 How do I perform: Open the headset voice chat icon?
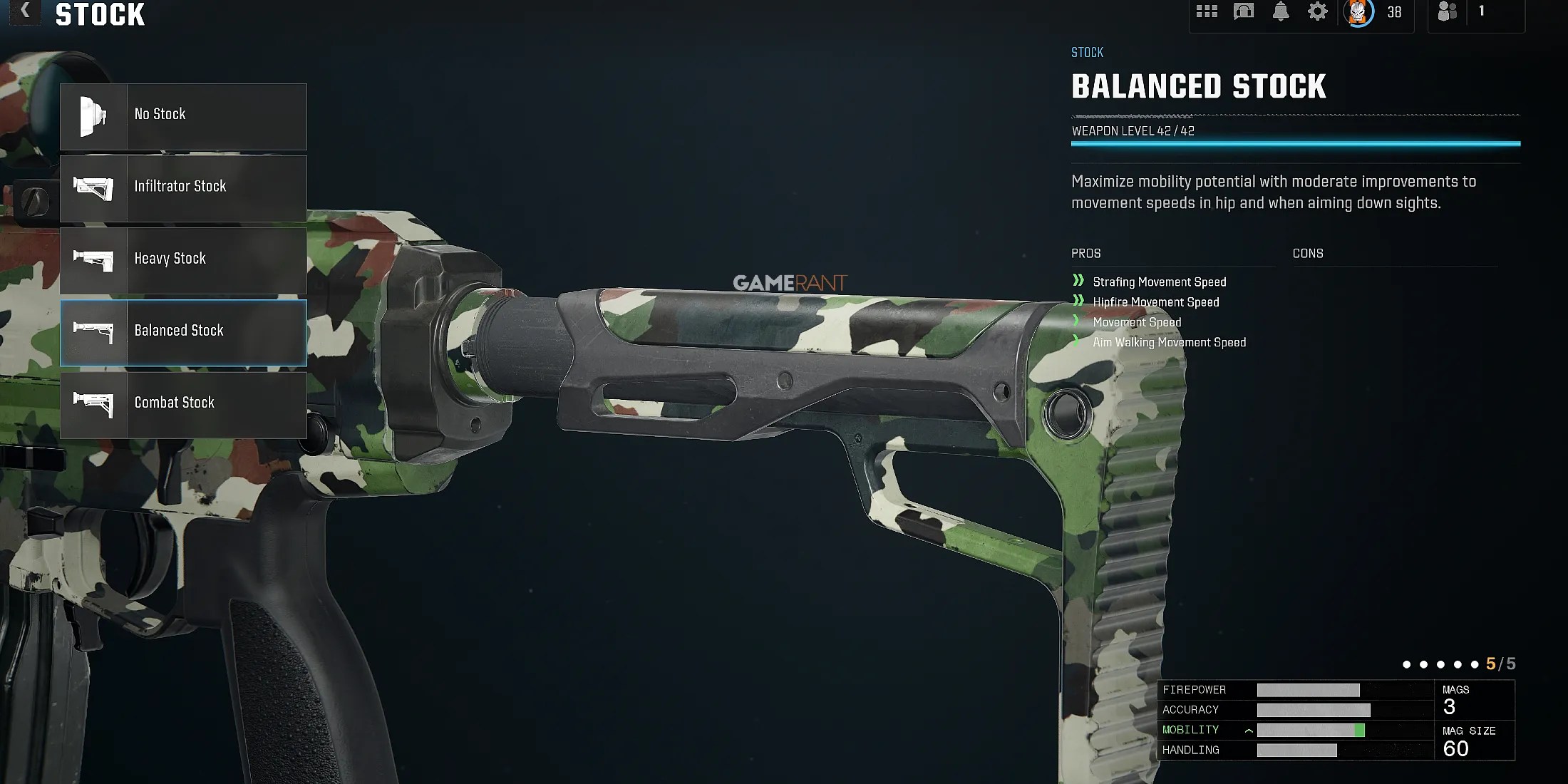click(x=1244, y=11)
